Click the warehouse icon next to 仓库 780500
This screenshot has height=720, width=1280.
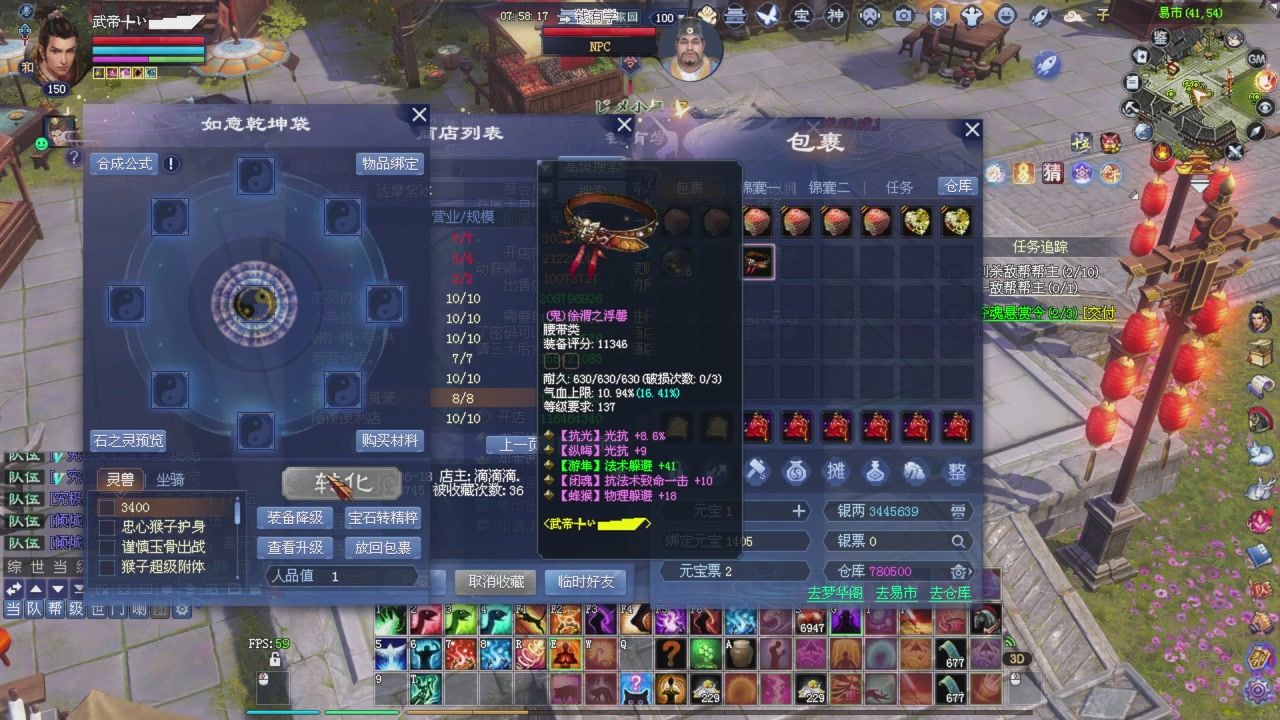click(957, 572)
